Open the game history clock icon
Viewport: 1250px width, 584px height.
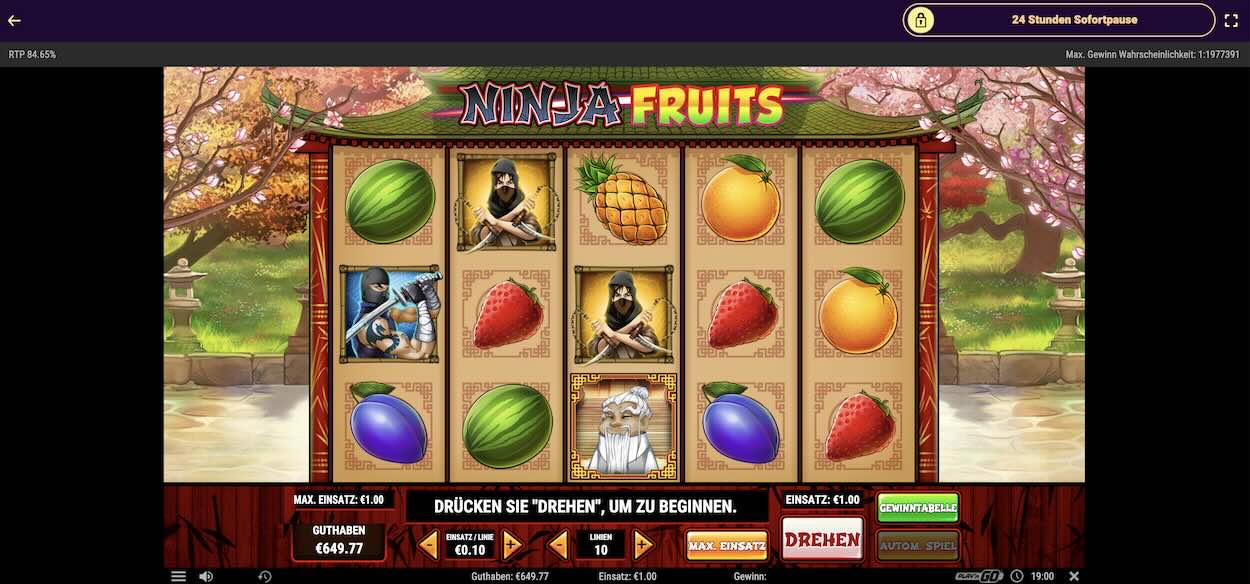tap(265, 576)
